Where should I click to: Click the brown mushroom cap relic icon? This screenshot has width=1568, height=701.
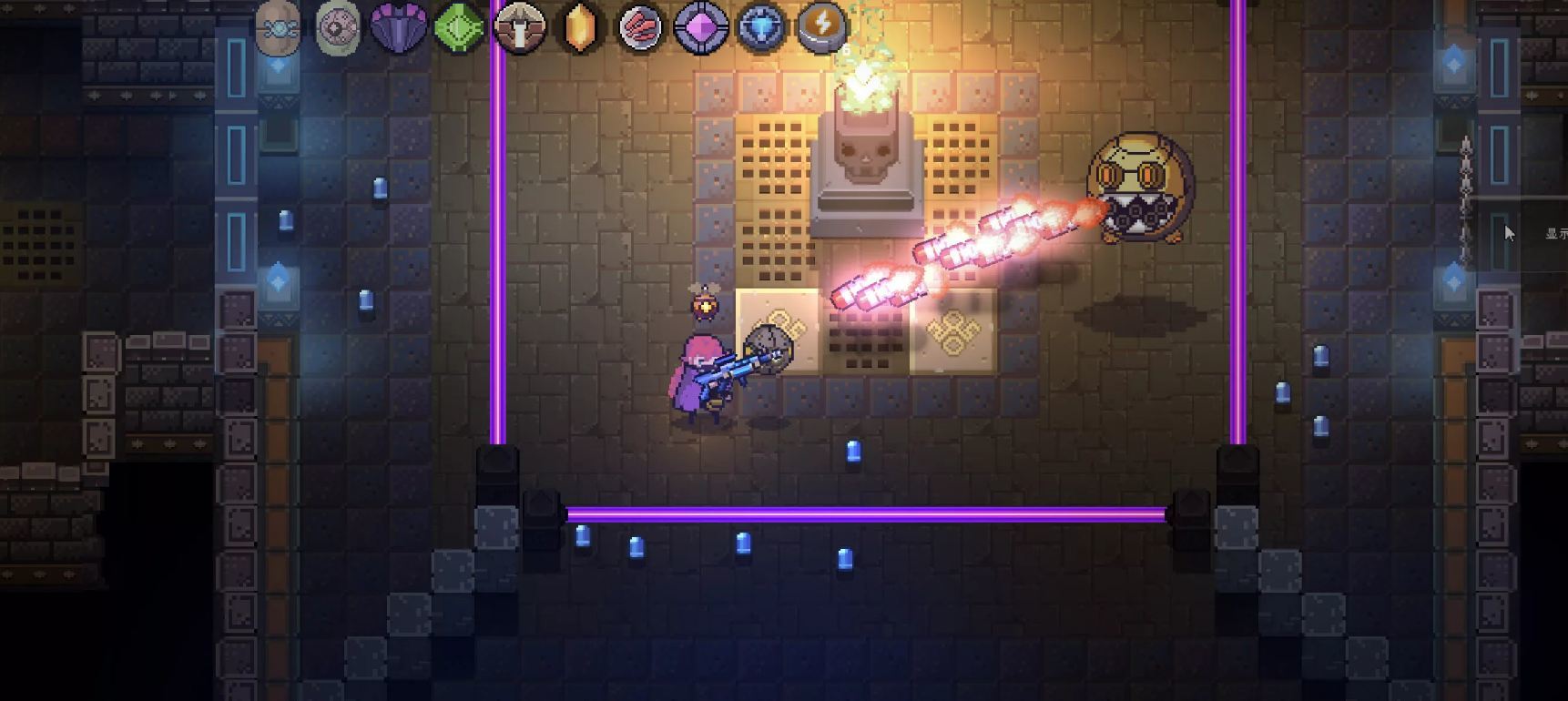pos(519,27)
